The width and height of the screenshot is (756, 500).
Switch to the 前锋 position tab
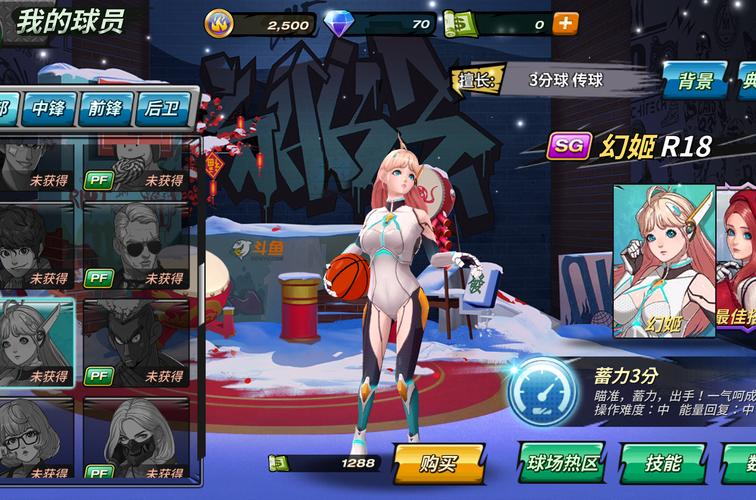pos(105,108)
